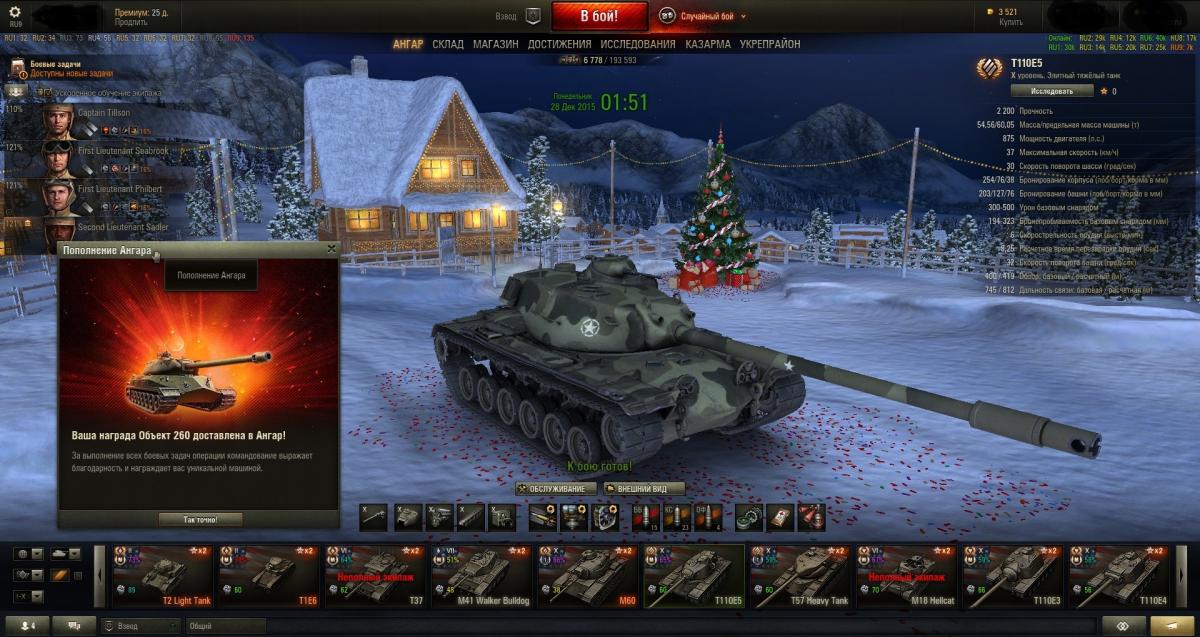Close the Пополнение Ангара window

[331, 249]
